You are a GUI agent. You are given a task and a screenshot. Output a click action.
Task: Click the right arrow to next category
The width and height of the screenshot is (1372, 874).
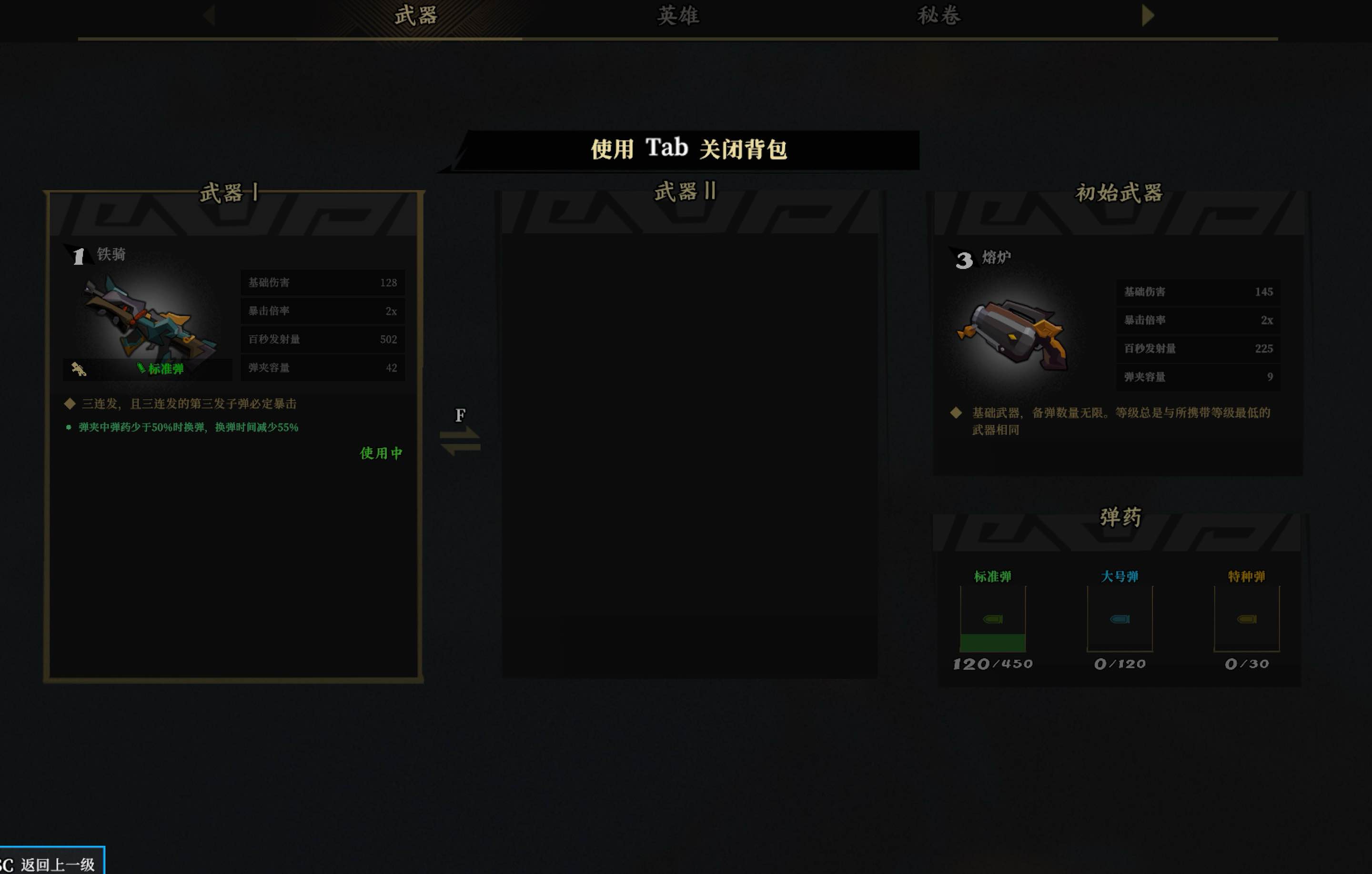[x=1148, y=15]
